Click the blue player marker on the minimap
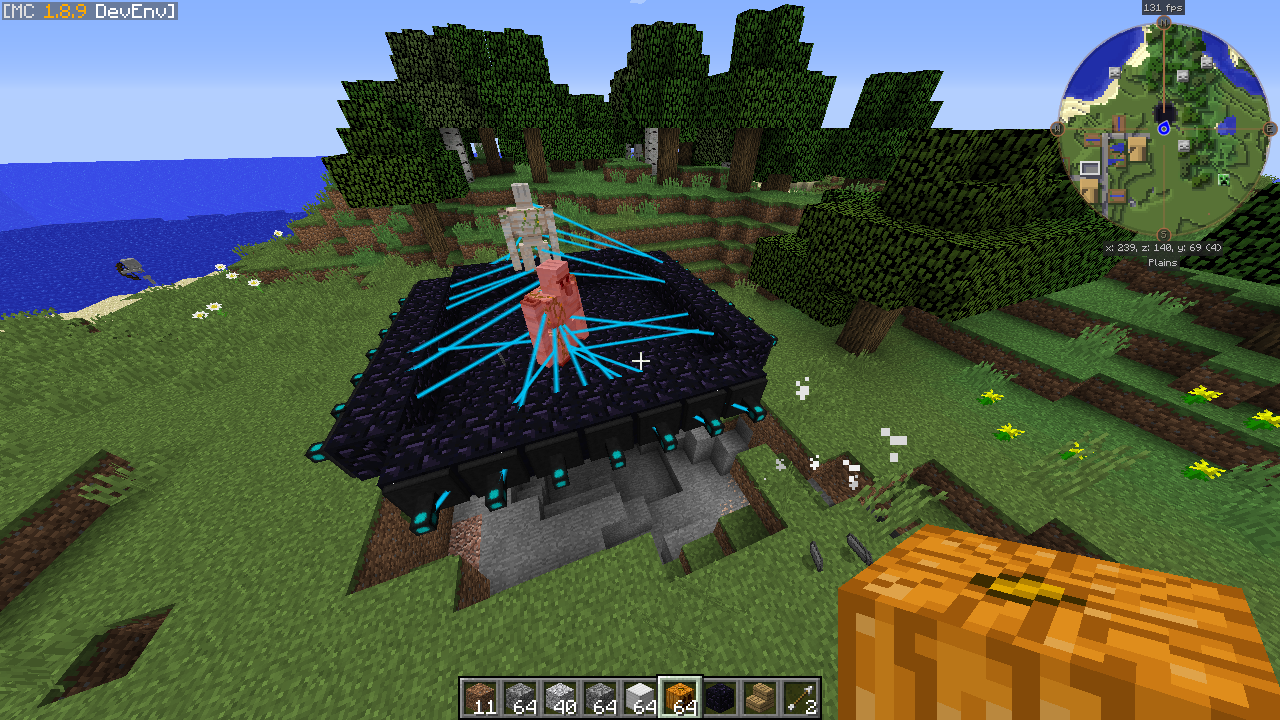 (1164, 128)
